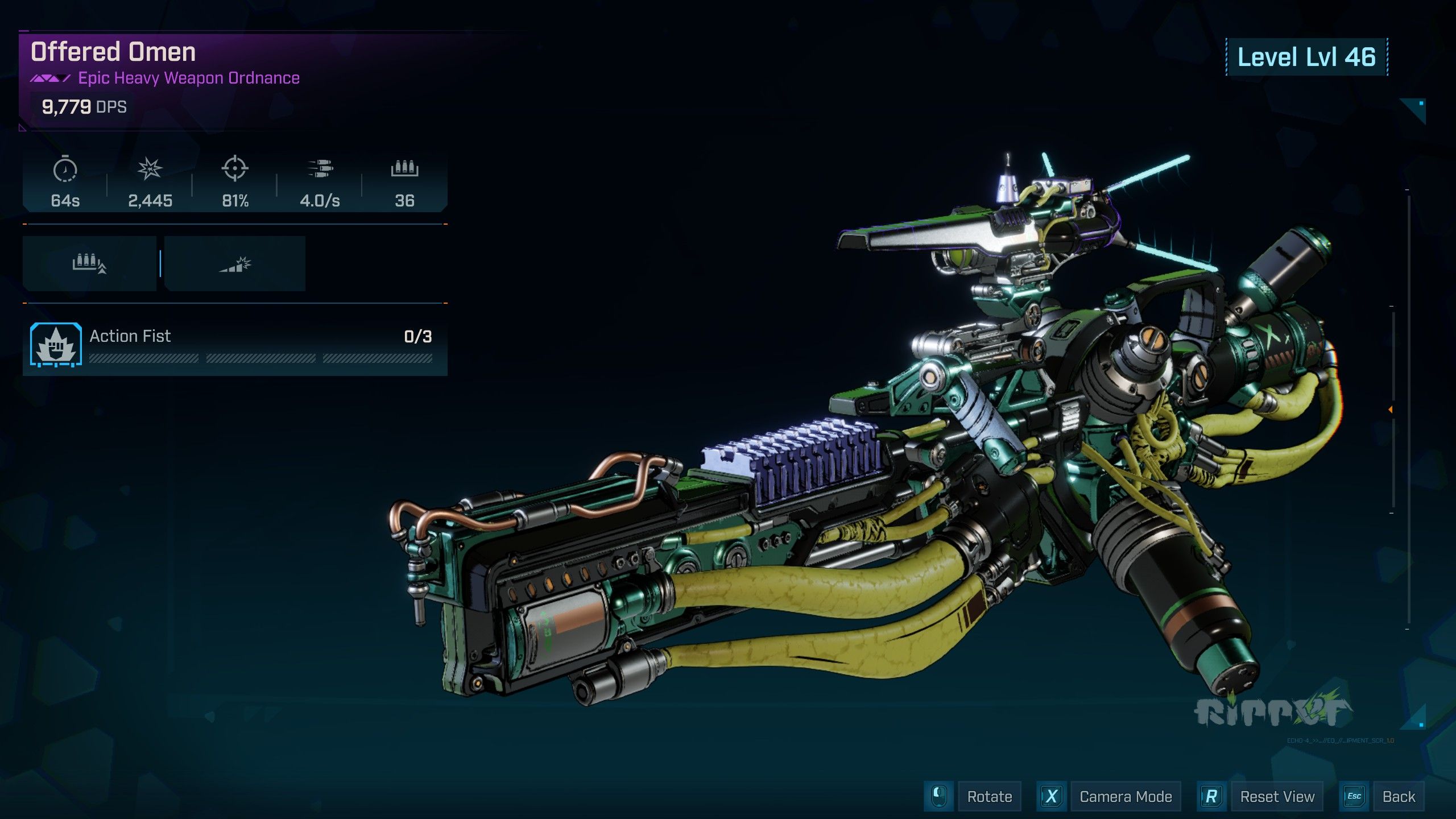Select the ramping damage part slot
1456x819 pixels.
tap(235, 264)
